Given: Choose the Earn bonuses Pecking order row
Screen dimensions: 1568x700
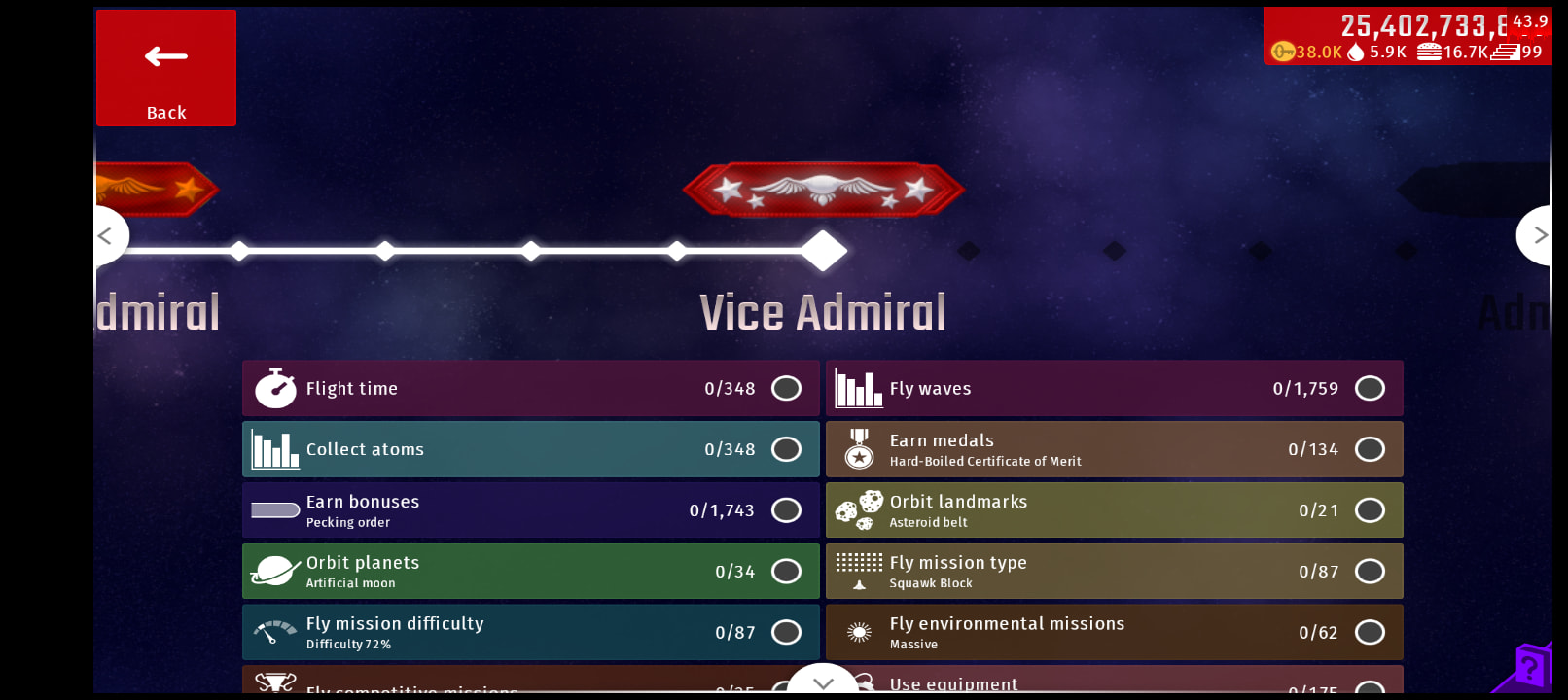Looking at the screenshot, I should pyautogui.click(x=530, y=510).
